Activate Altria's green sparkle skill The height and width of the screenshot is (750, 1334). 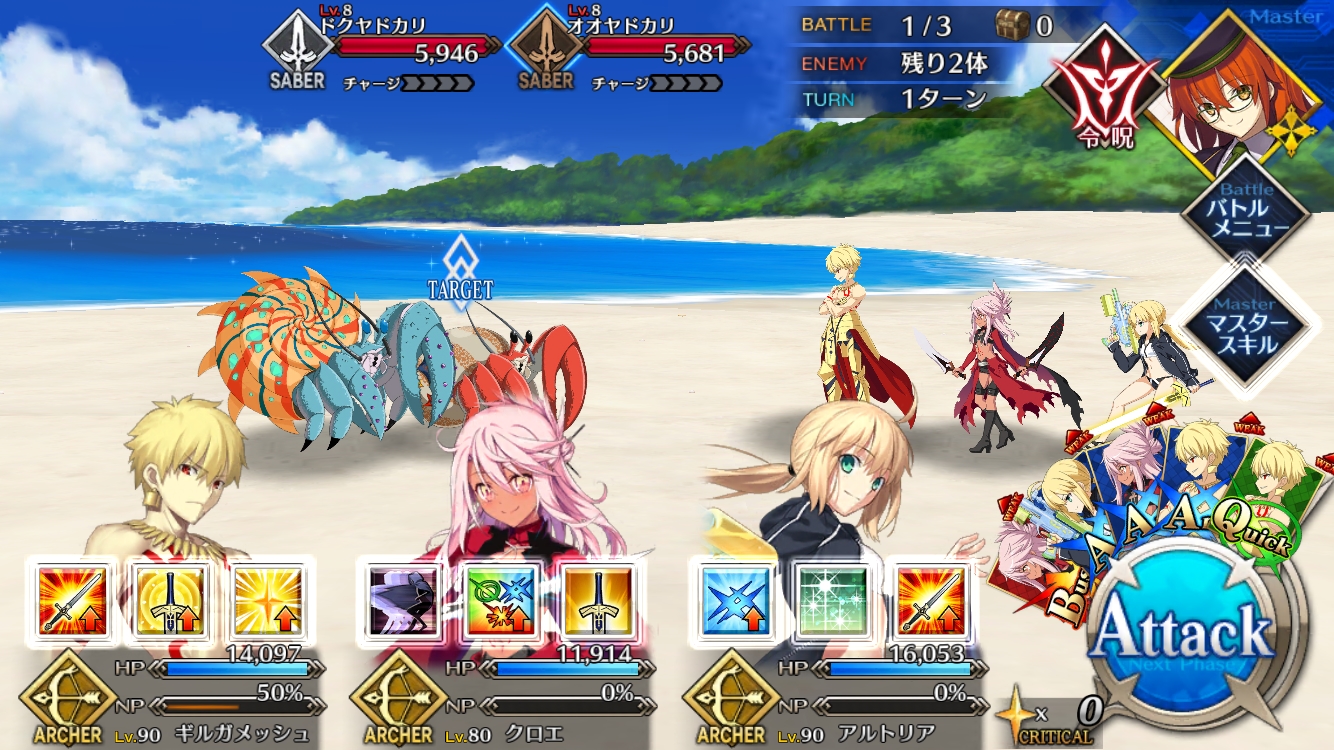click(833, 600)
